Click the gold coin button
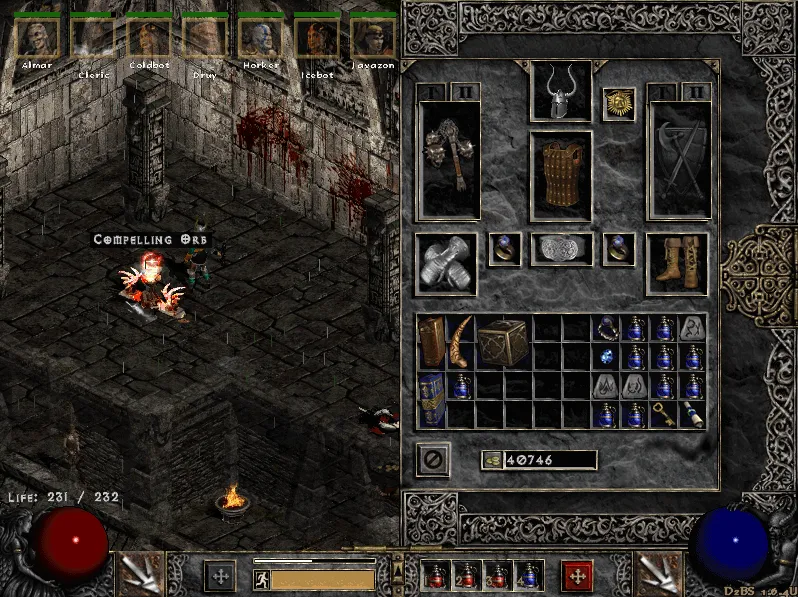Image resolution: width=798 pixels, height=597 pixels. [491, 460]
